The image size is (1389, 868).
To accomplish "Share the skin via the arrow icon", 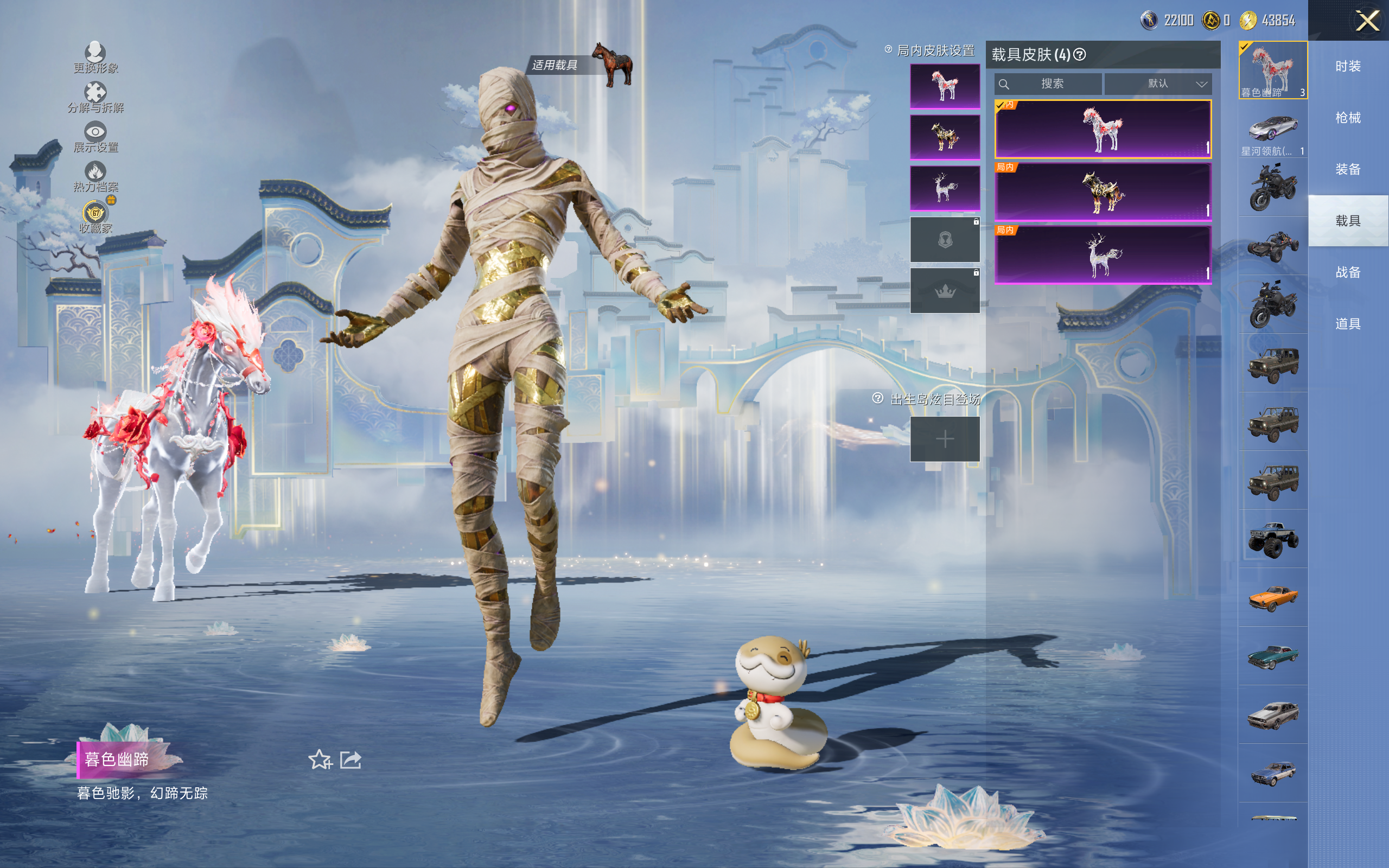I will (351, 759).
